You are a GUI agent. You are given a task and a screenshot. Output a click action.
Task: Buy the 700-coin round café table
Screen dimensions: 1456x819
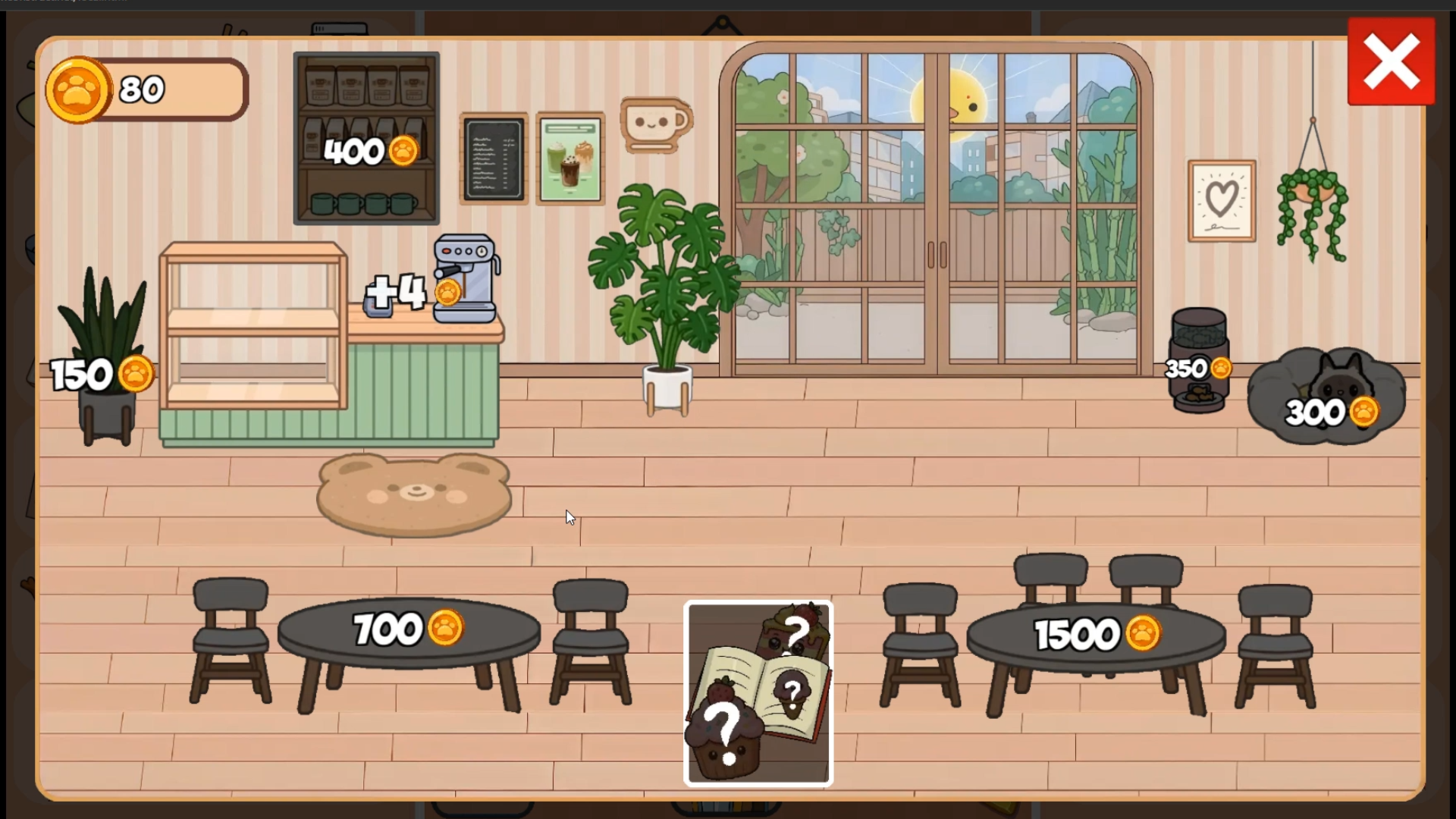409,629
